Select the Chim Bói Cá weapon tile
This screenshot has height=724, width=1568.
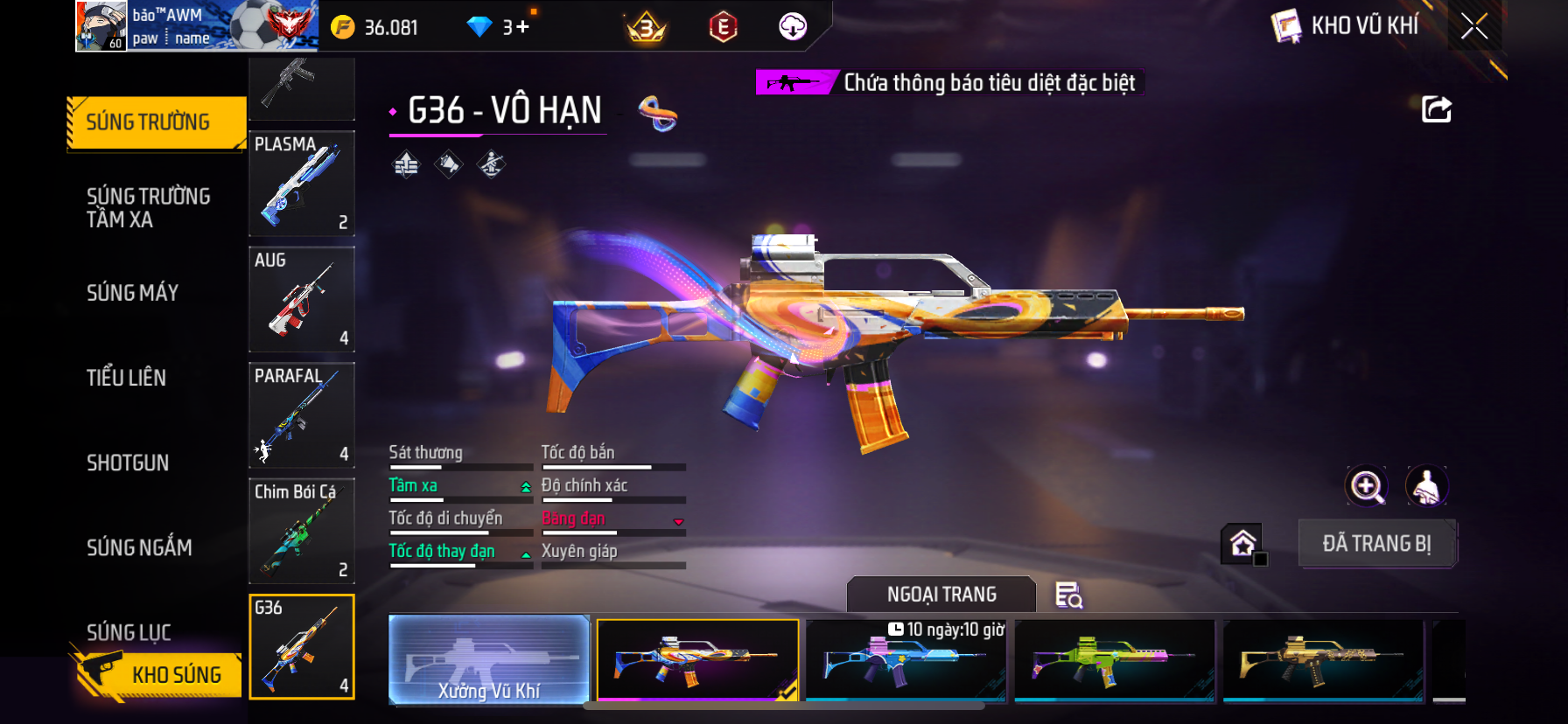pos(302,531)
